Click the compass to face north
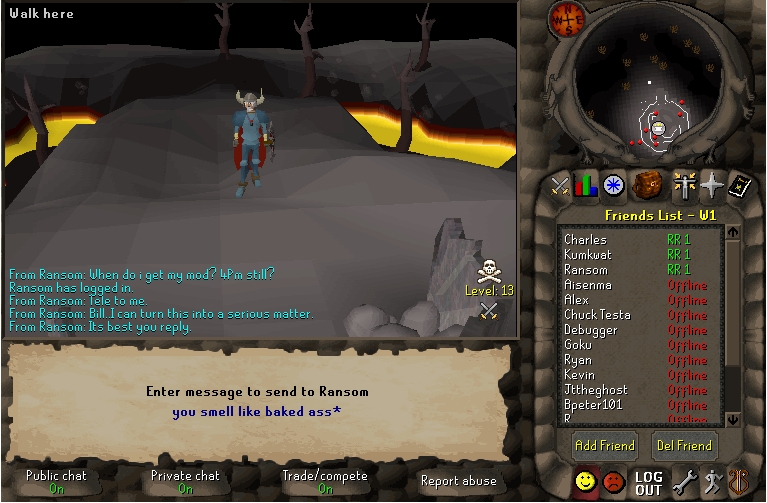 (565, 20)
